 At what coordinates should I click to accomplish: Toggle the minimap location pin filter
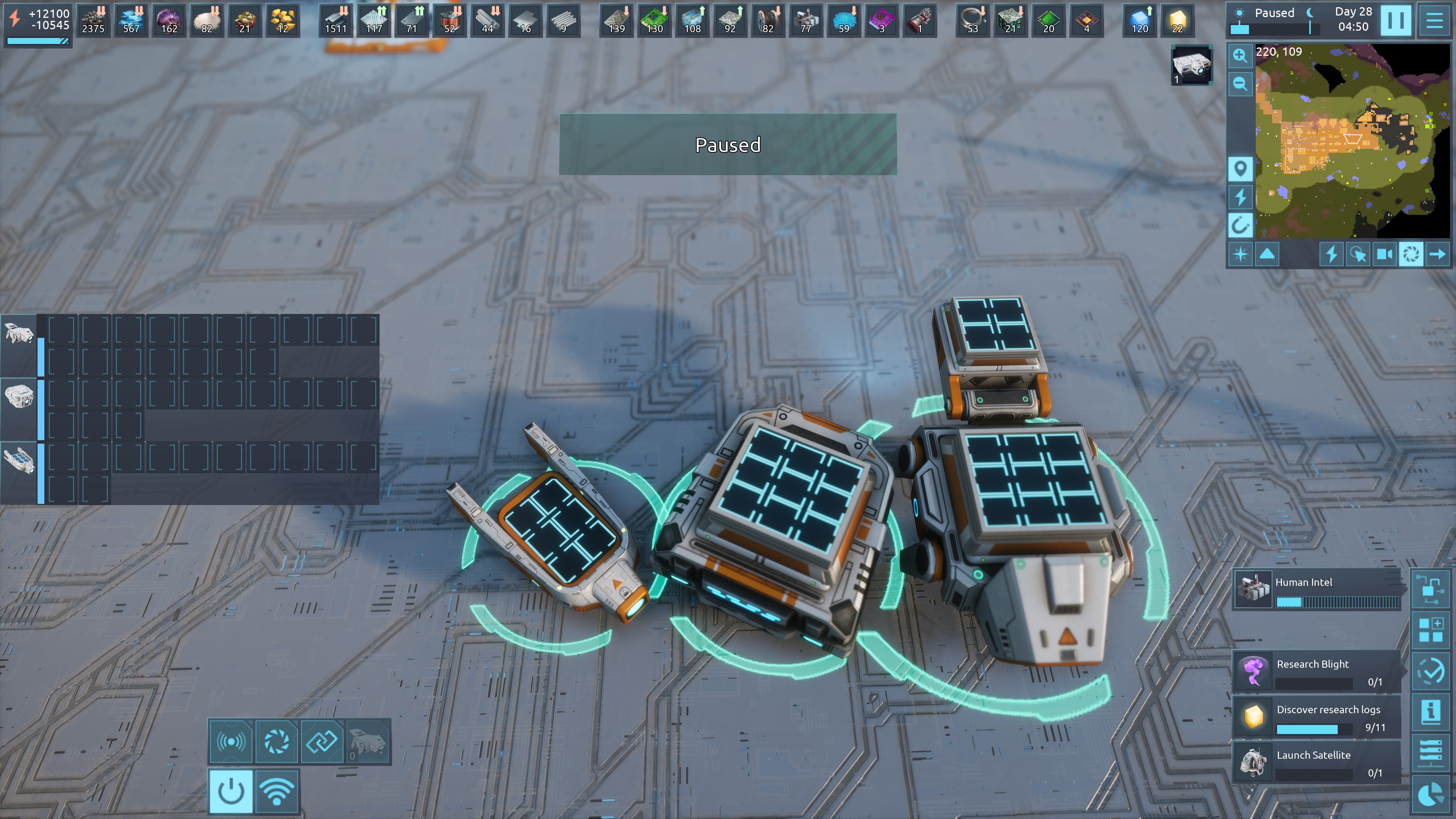point(1240,168)
